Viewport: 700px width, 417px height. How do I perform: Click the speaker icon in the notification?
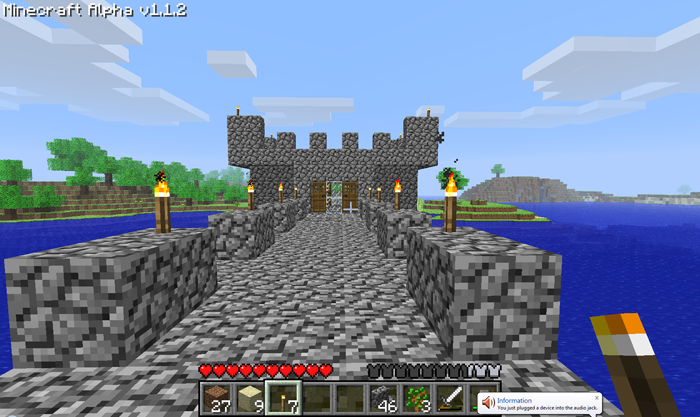(487, 402)
